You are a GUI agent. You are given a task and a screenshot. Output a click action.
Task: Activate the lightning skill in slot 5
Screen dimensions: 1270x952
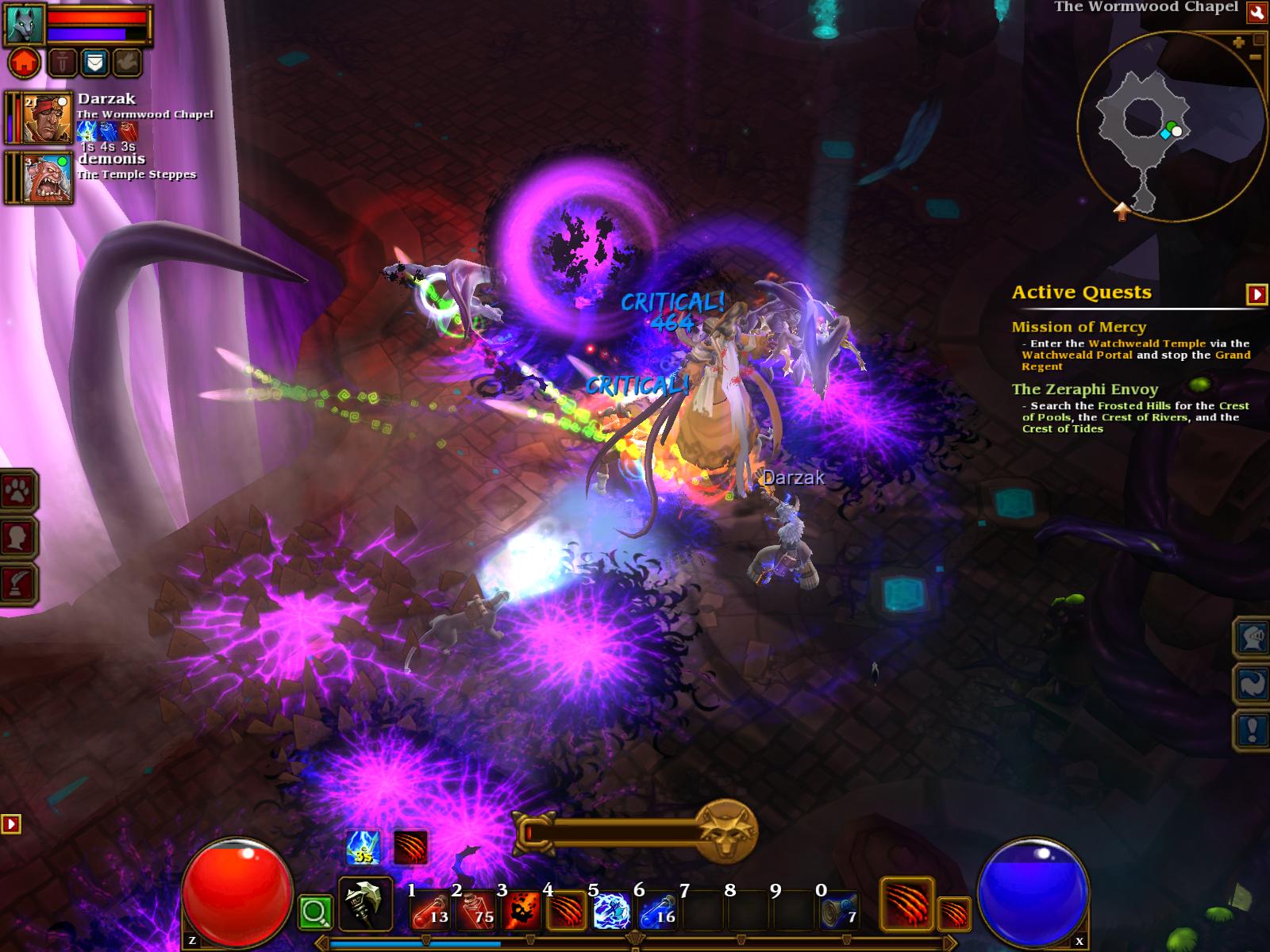point(612,910)
